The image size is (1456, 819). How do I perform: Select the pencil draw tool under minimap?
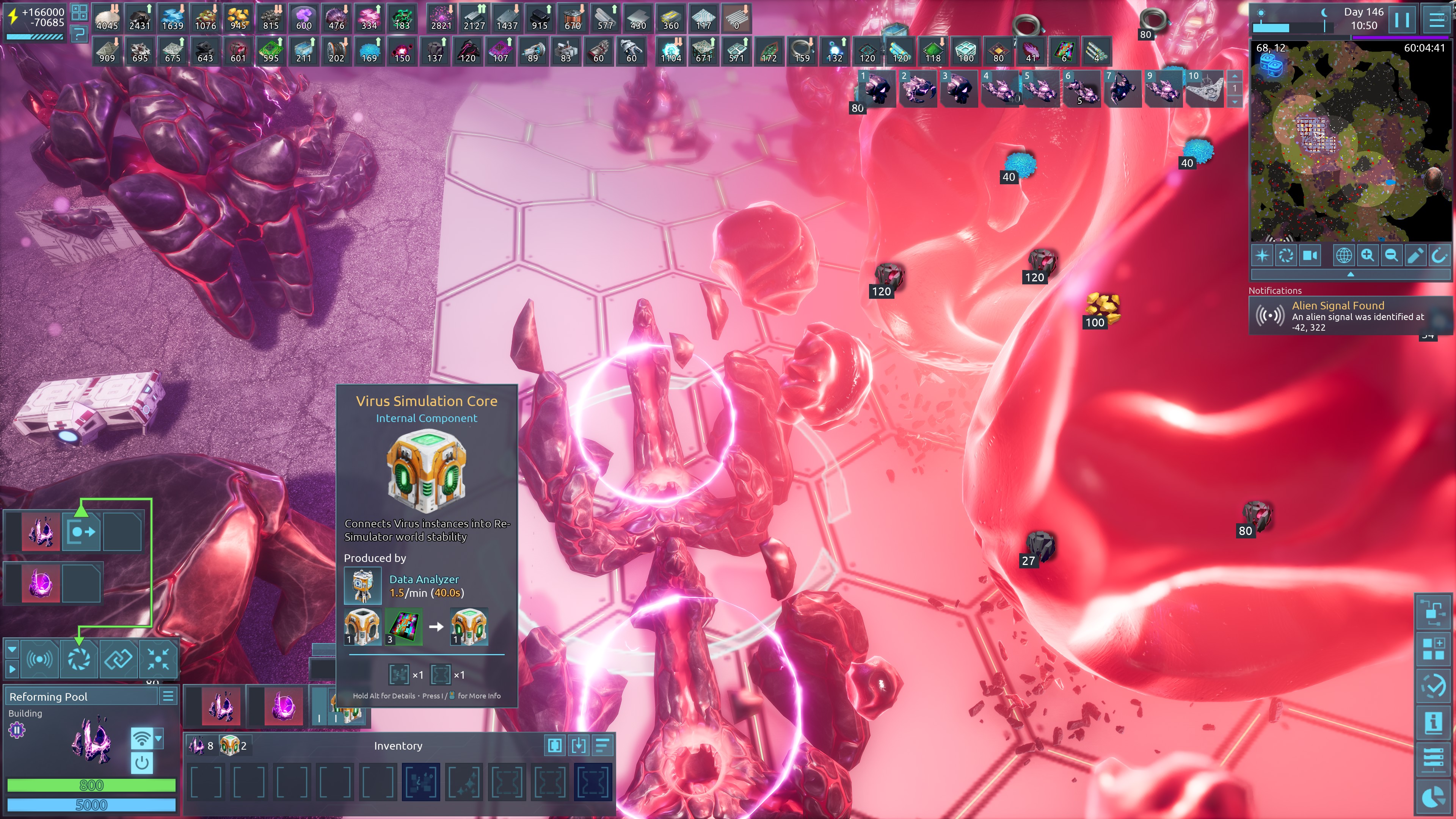click(1415, 256)
